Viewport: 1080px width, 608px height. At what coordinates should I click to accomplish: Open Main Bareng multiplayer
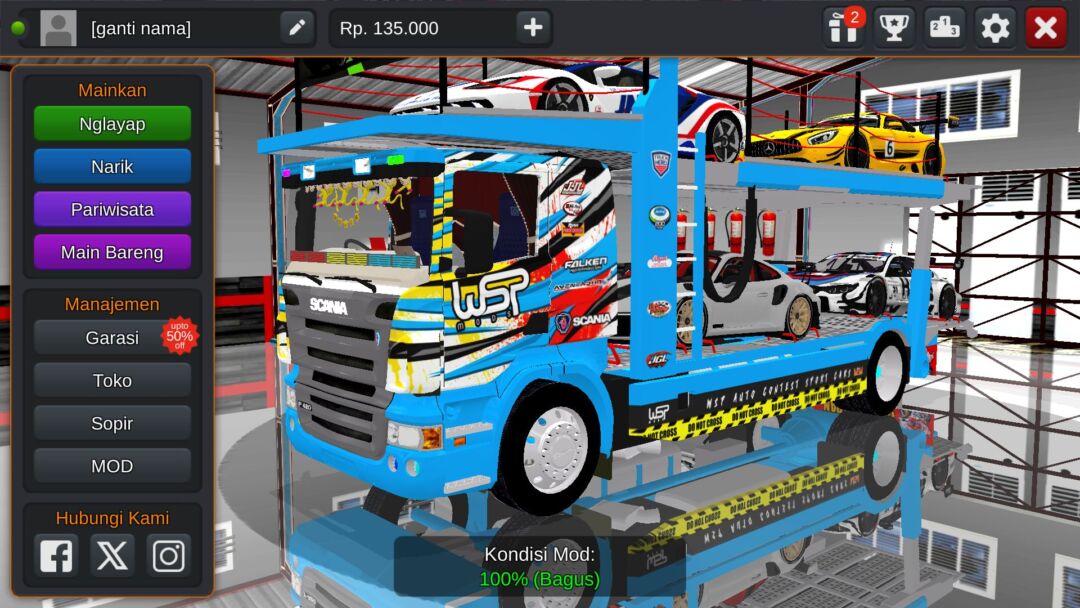pos(112,253)
